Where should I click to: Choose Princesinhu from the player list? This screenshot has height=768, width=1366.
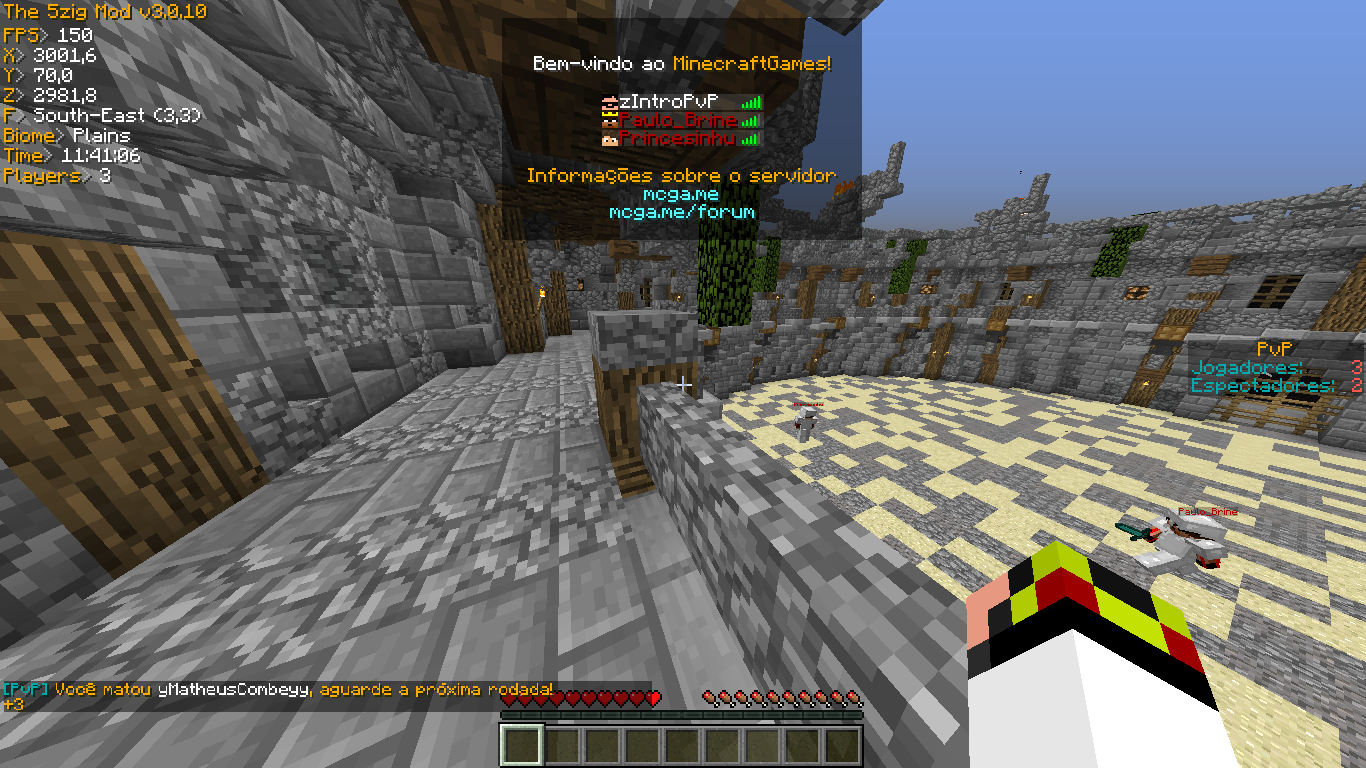pyautogui.click(x=677, y=139)
